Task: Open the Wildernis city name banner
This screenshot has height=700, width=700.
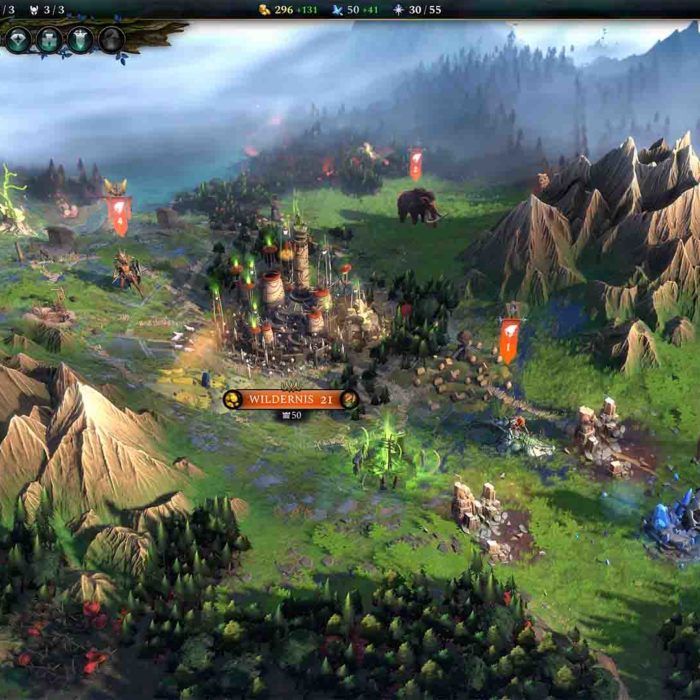Action: click(x=290, y=399)
